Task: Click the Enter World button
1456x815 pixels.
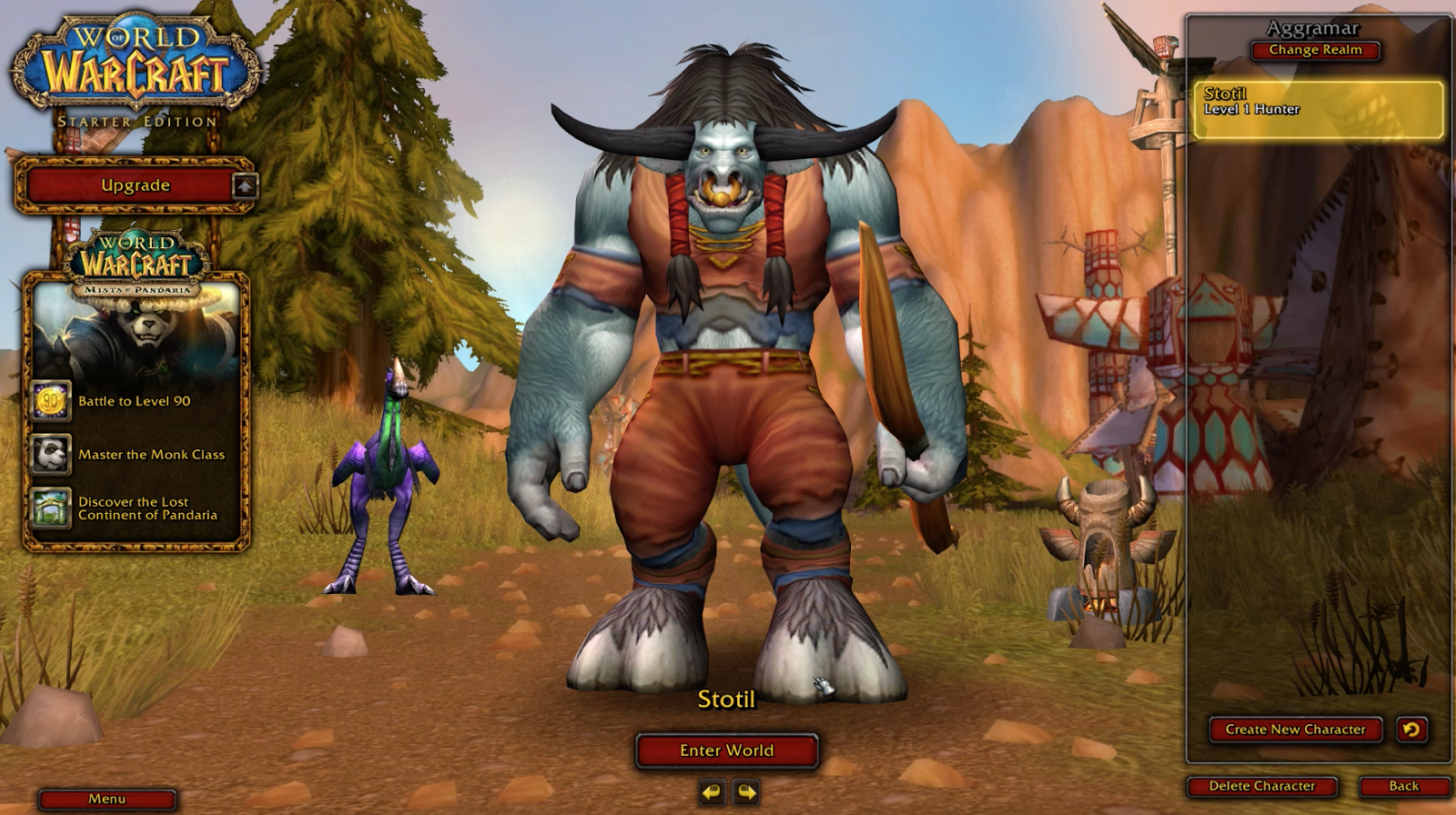Action: coord(726,750)
